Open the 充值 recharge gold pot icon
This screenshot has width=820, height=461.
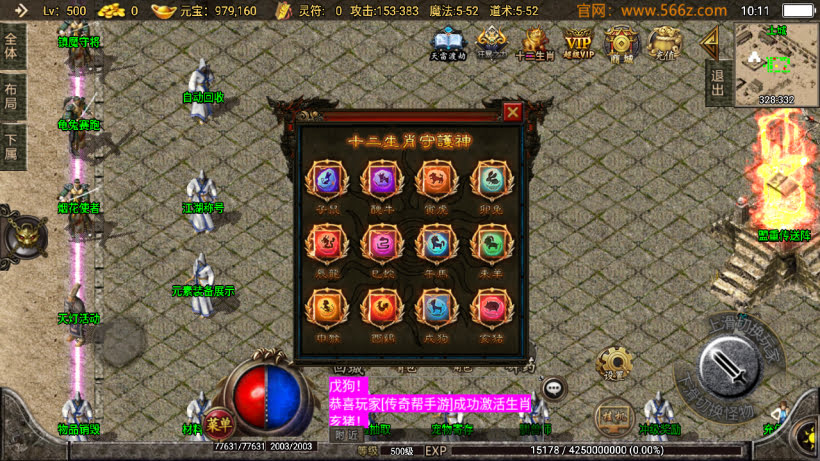click(663, 43)
